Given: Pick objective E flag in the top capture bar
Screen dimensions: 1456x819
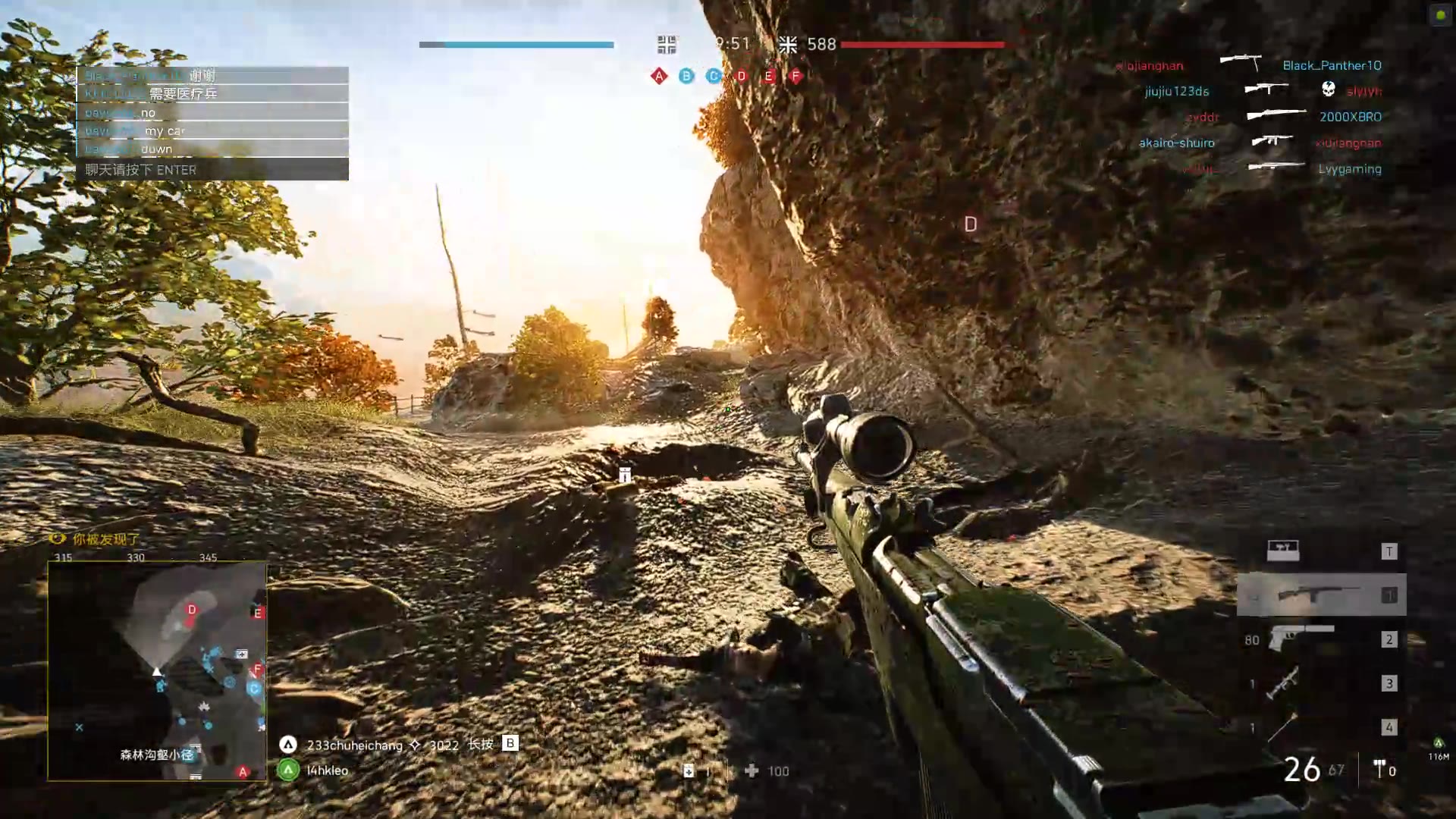Looking at the screenshot, I should [x=768, y=76].
